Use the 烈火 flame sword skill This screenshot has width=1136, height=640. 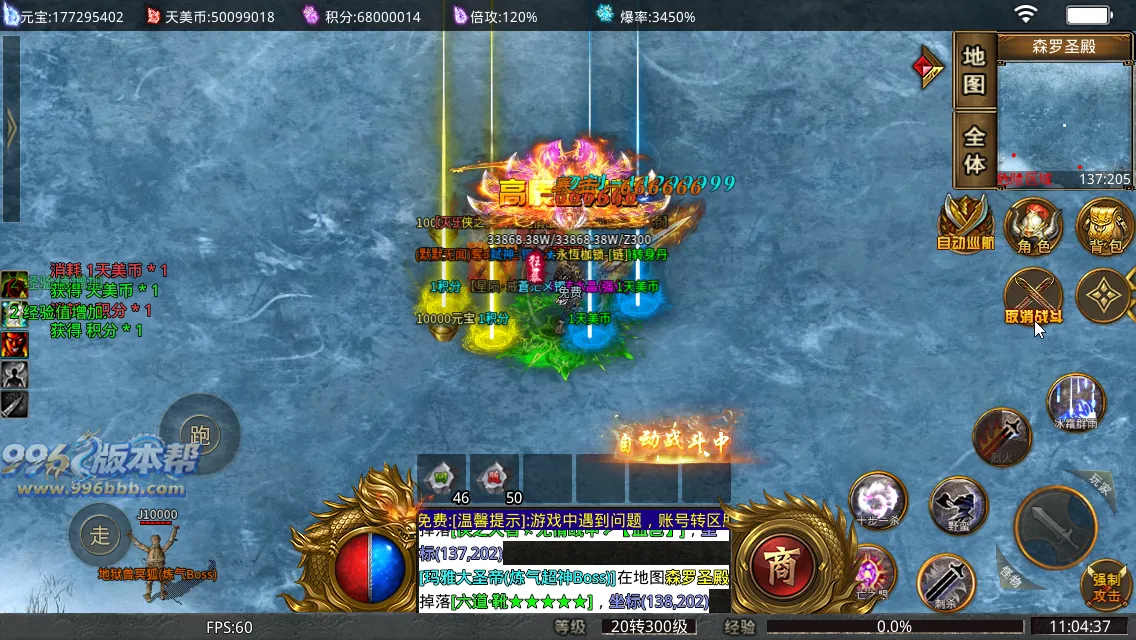[x=1002, y=437]
